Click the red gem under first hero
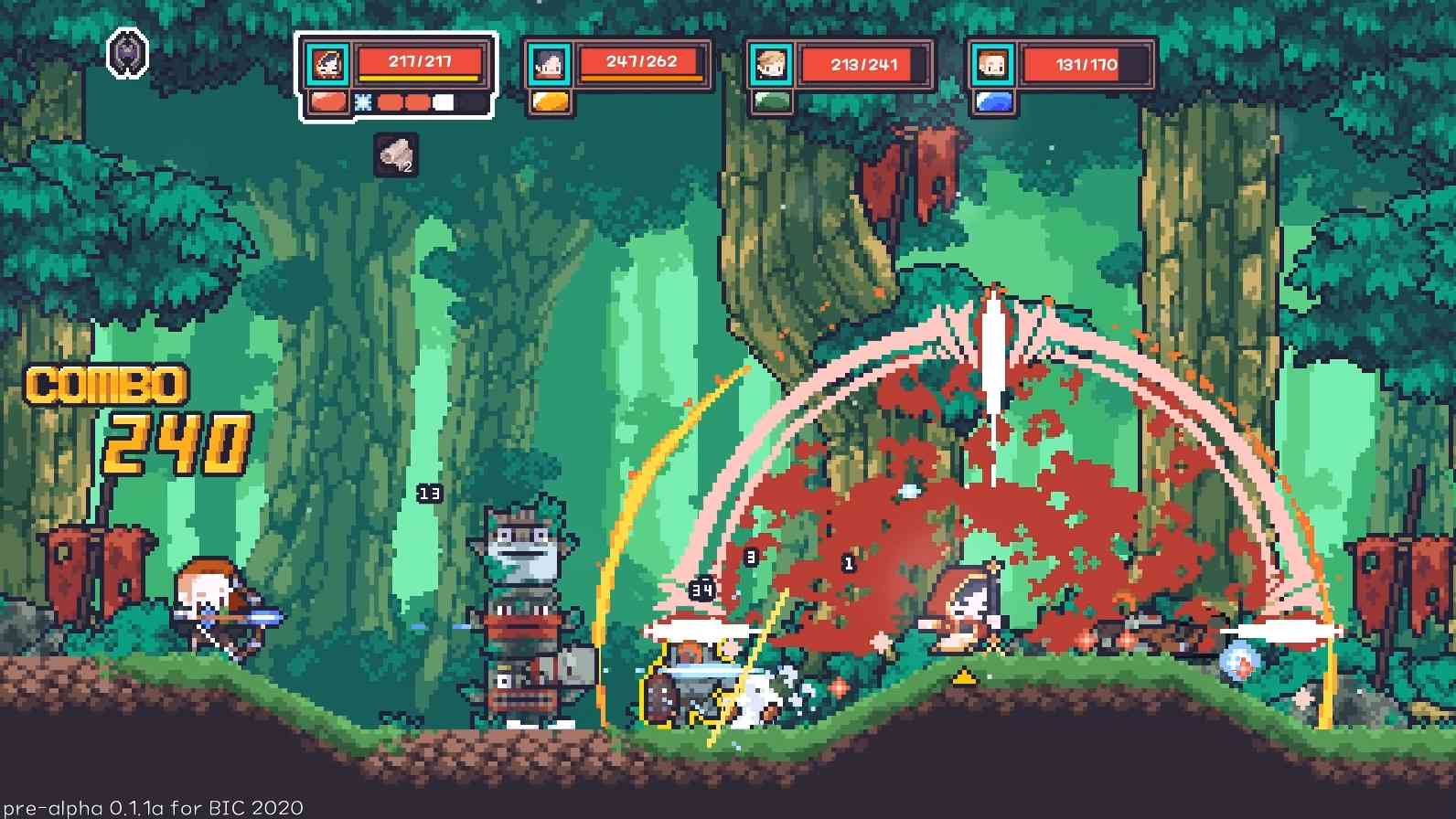 click(327, 101)
